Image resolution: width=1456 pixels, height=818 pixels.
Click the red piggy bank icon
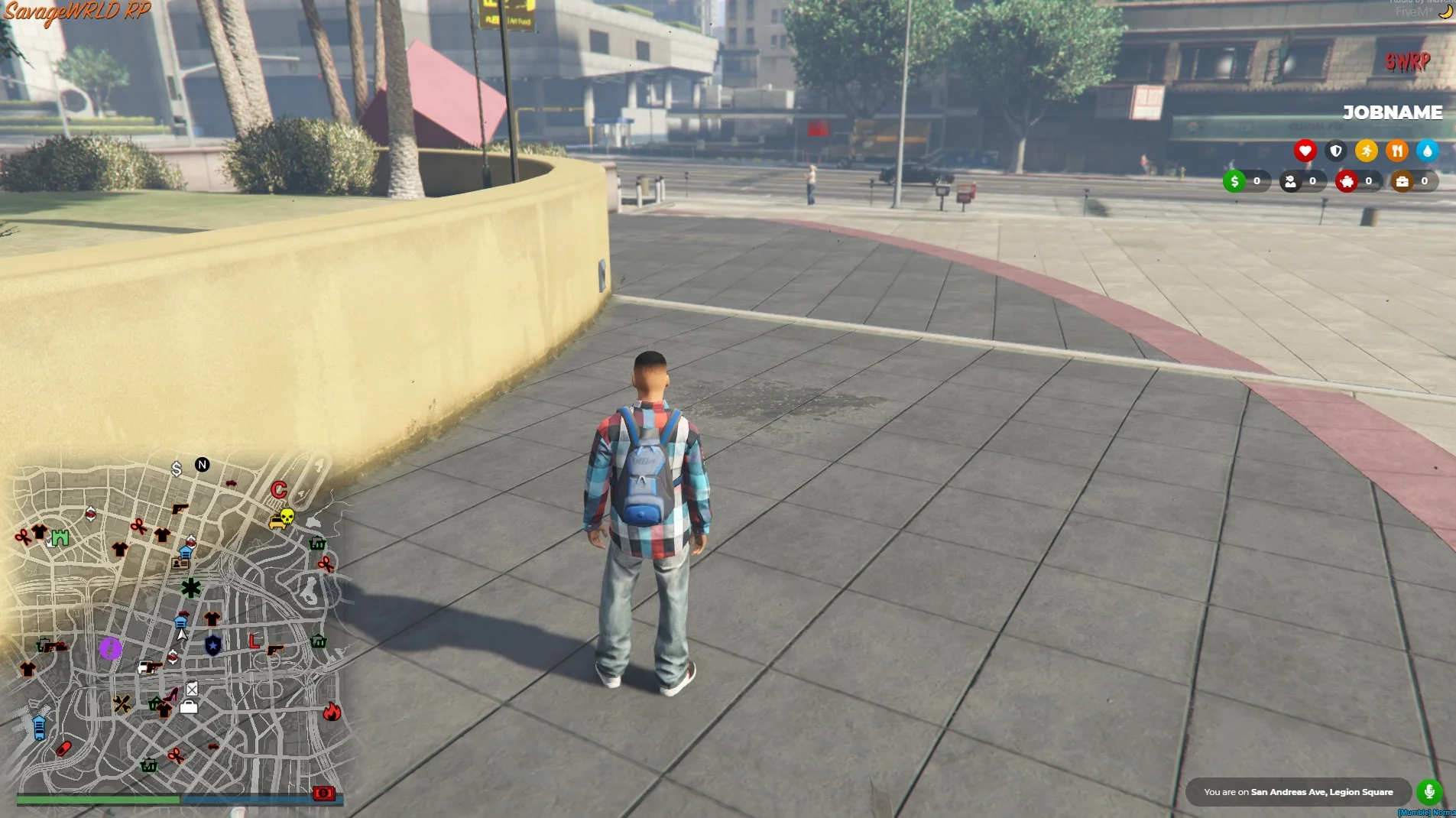point(1347,181)
